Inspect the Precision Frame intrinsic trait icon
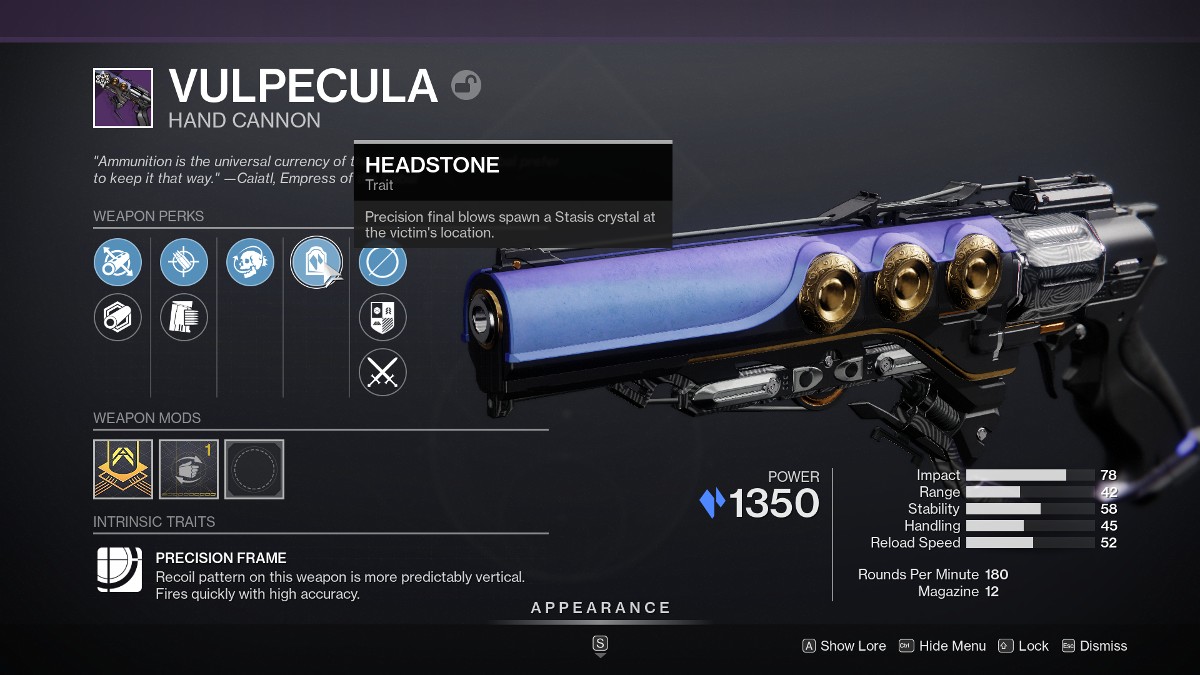The width and height of the screenshot is (1200, 675). click(x=119, y=570)
